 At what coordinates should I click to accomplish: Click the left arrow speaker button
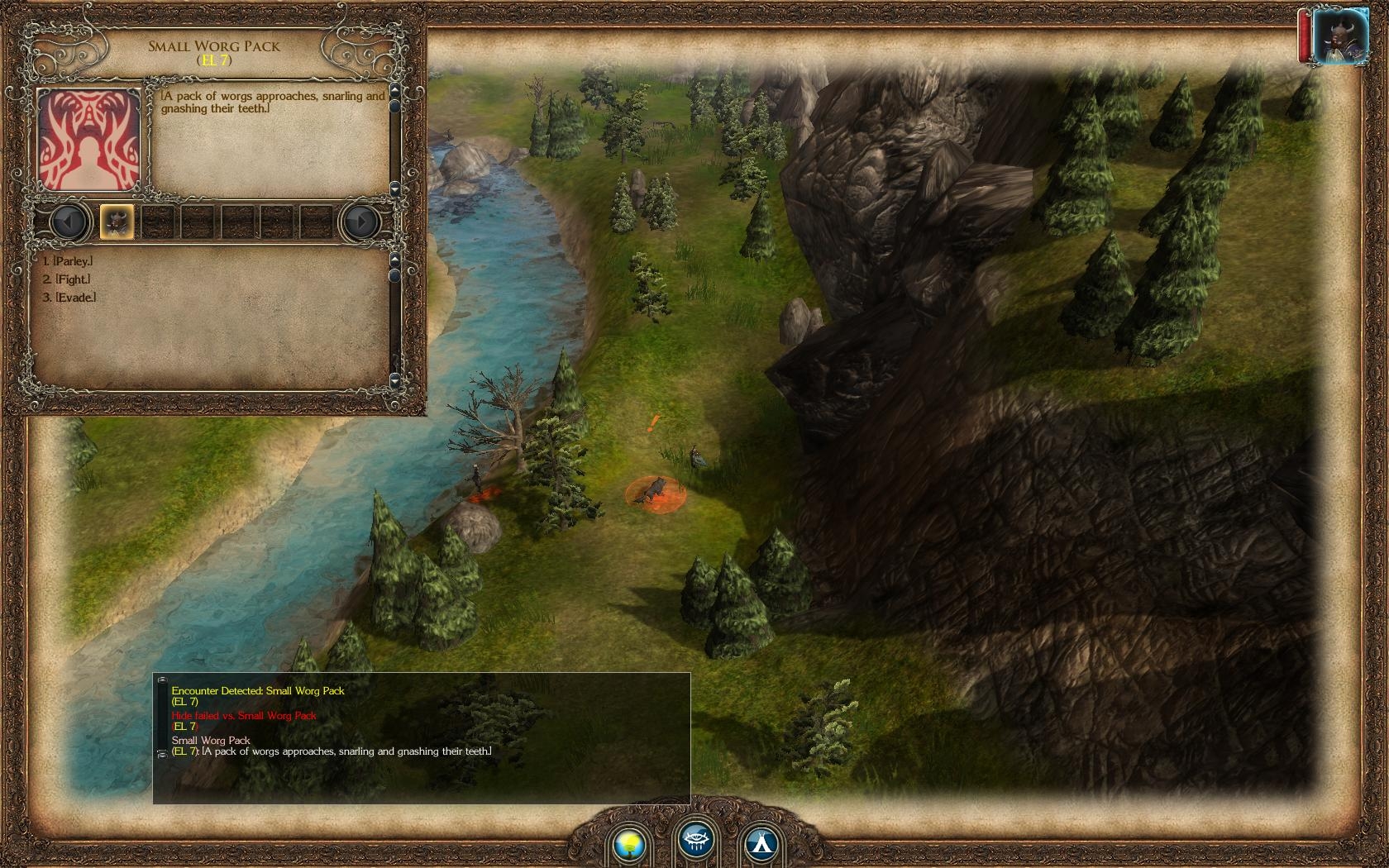click(69, 222)
